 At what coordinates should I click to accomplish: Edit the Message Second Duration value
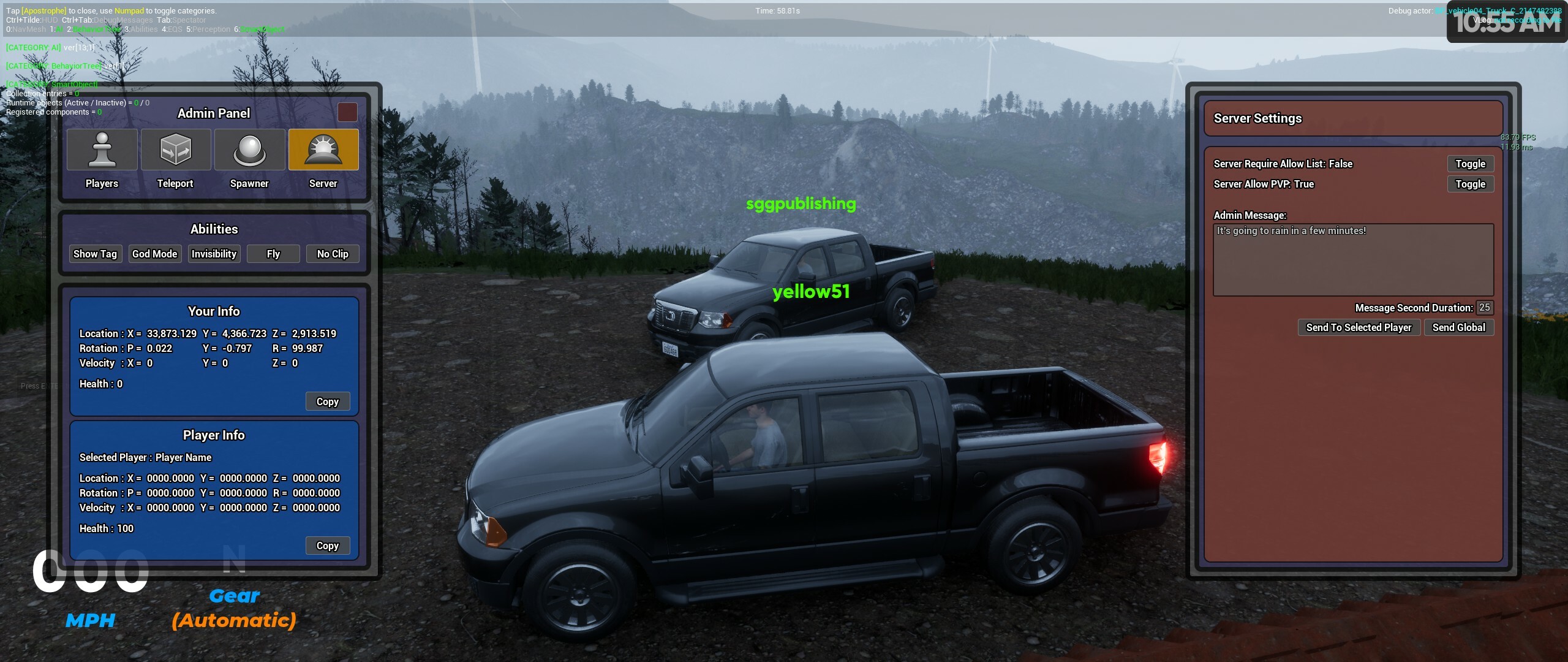(1484, 308)
